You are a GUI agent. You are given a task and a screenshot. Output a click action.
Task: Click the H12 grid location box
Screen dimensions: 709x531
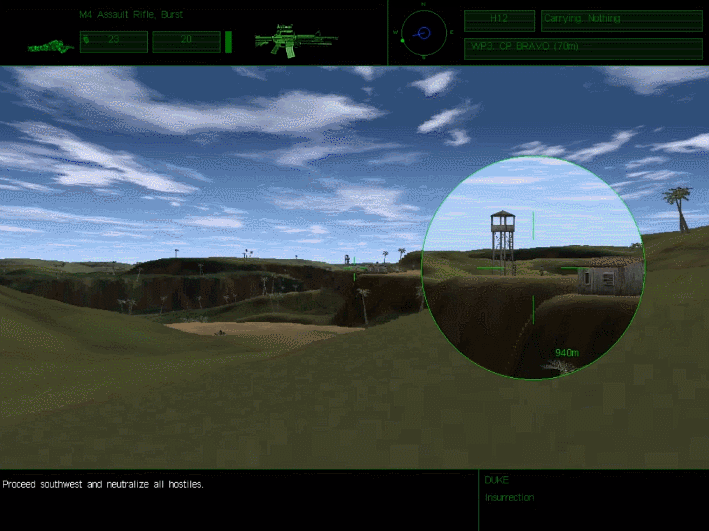pyautogui.click(x=500, y=19)
